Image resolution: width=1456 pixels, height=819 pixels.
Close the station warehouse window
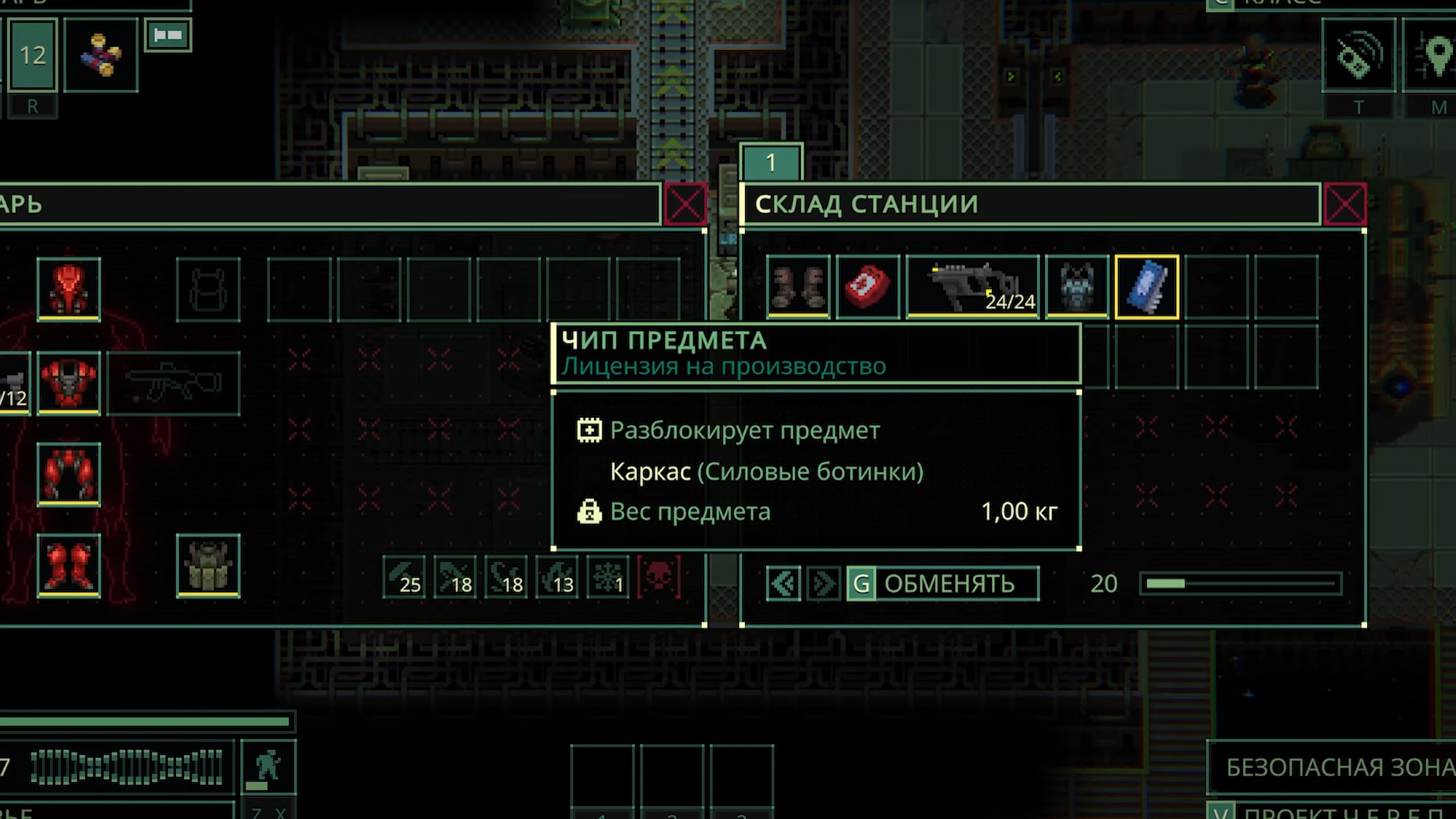coord(1345,204)
